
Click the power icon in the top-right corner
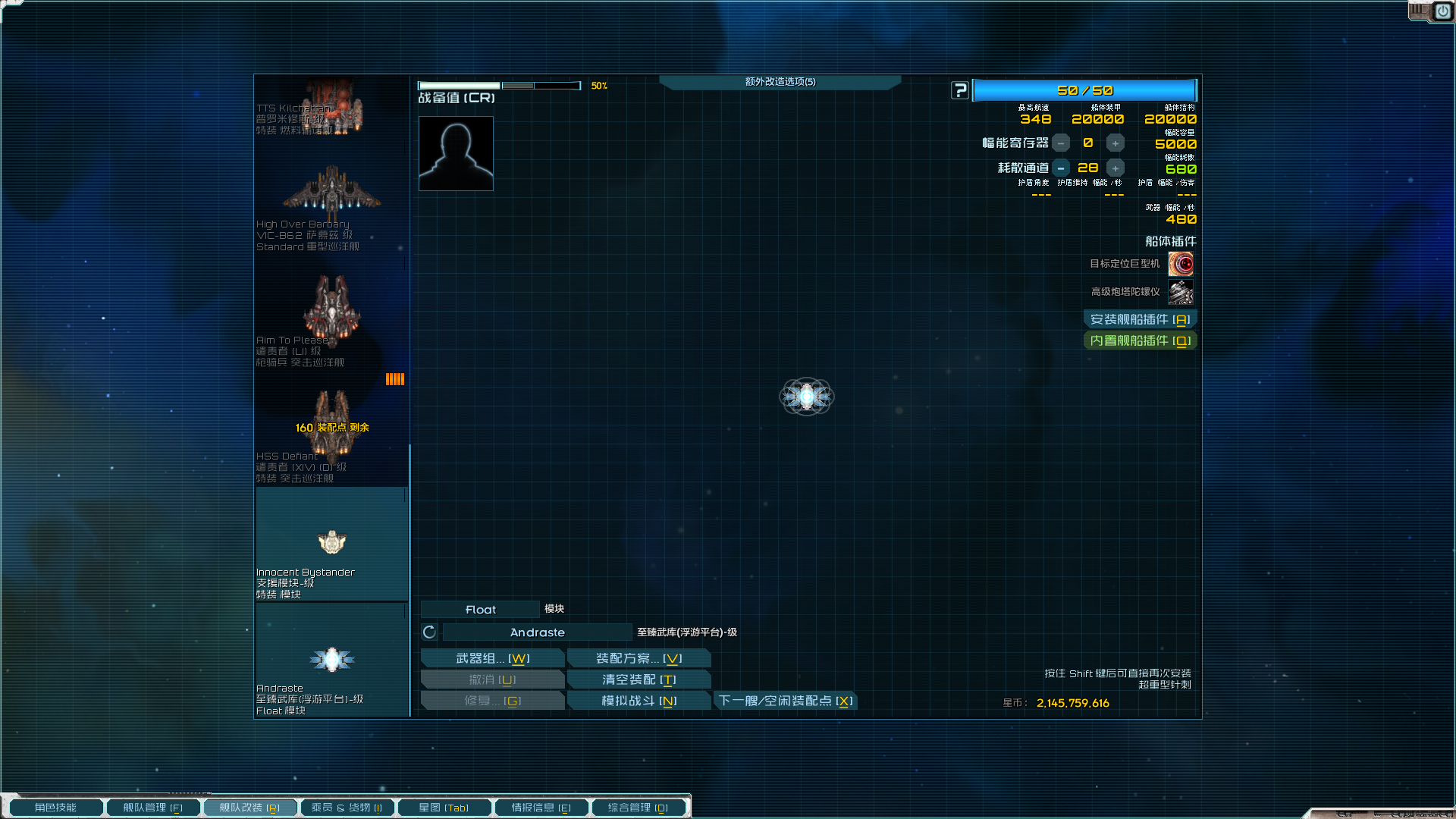[1442, 11]
